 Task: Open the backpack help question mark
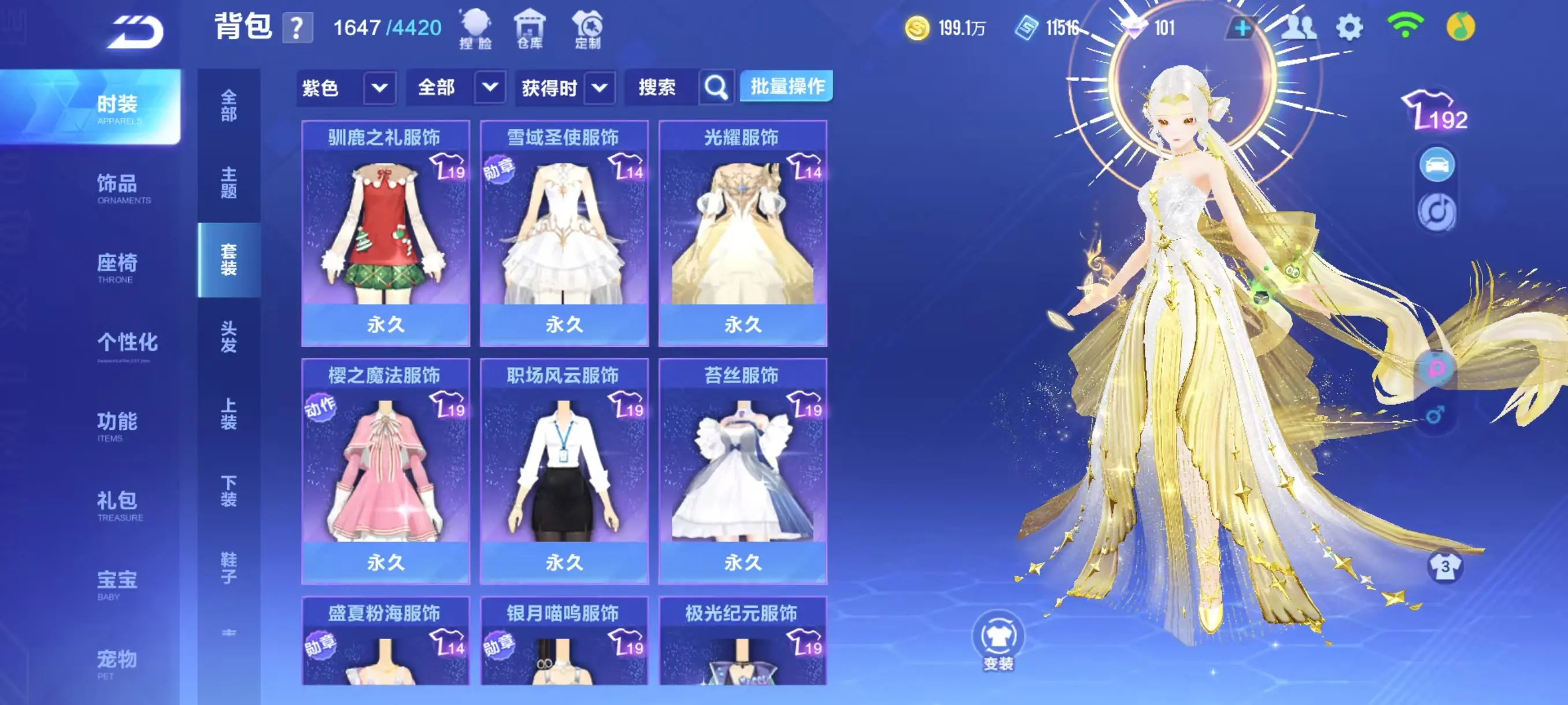pos(297,28)
